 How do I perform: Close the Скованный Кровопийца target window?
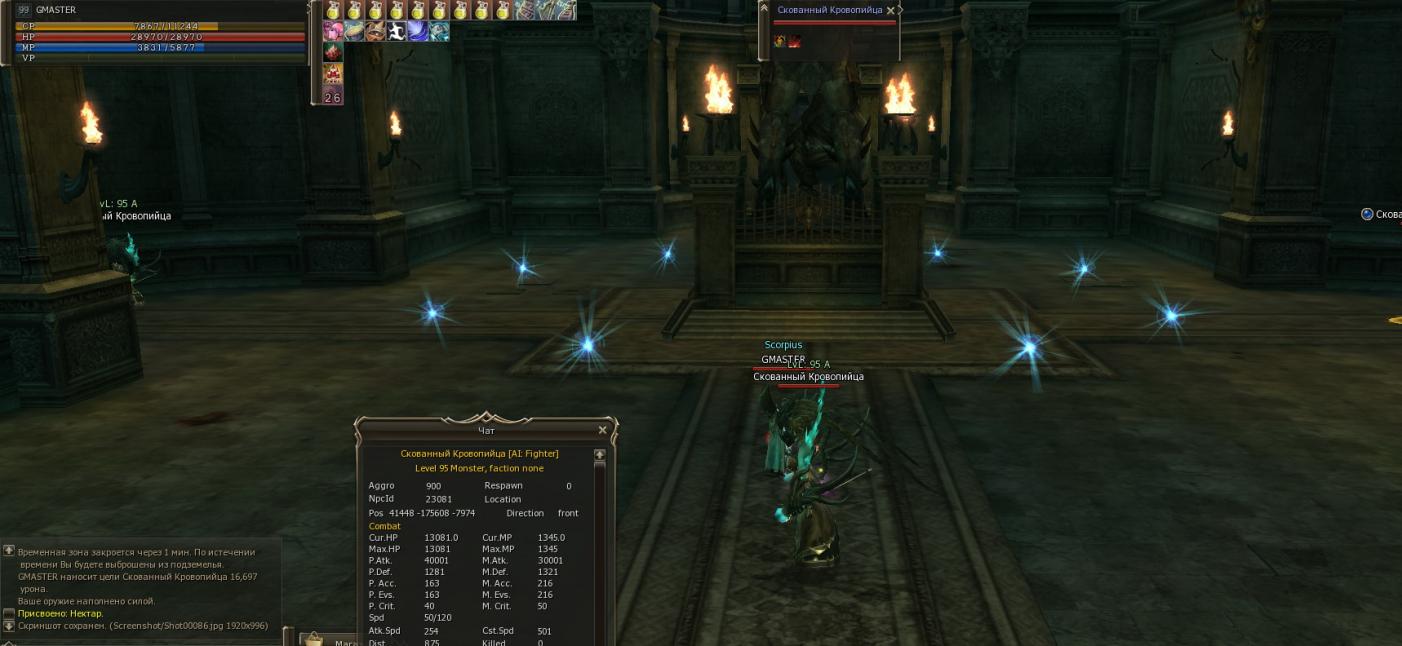pos(890,10)
